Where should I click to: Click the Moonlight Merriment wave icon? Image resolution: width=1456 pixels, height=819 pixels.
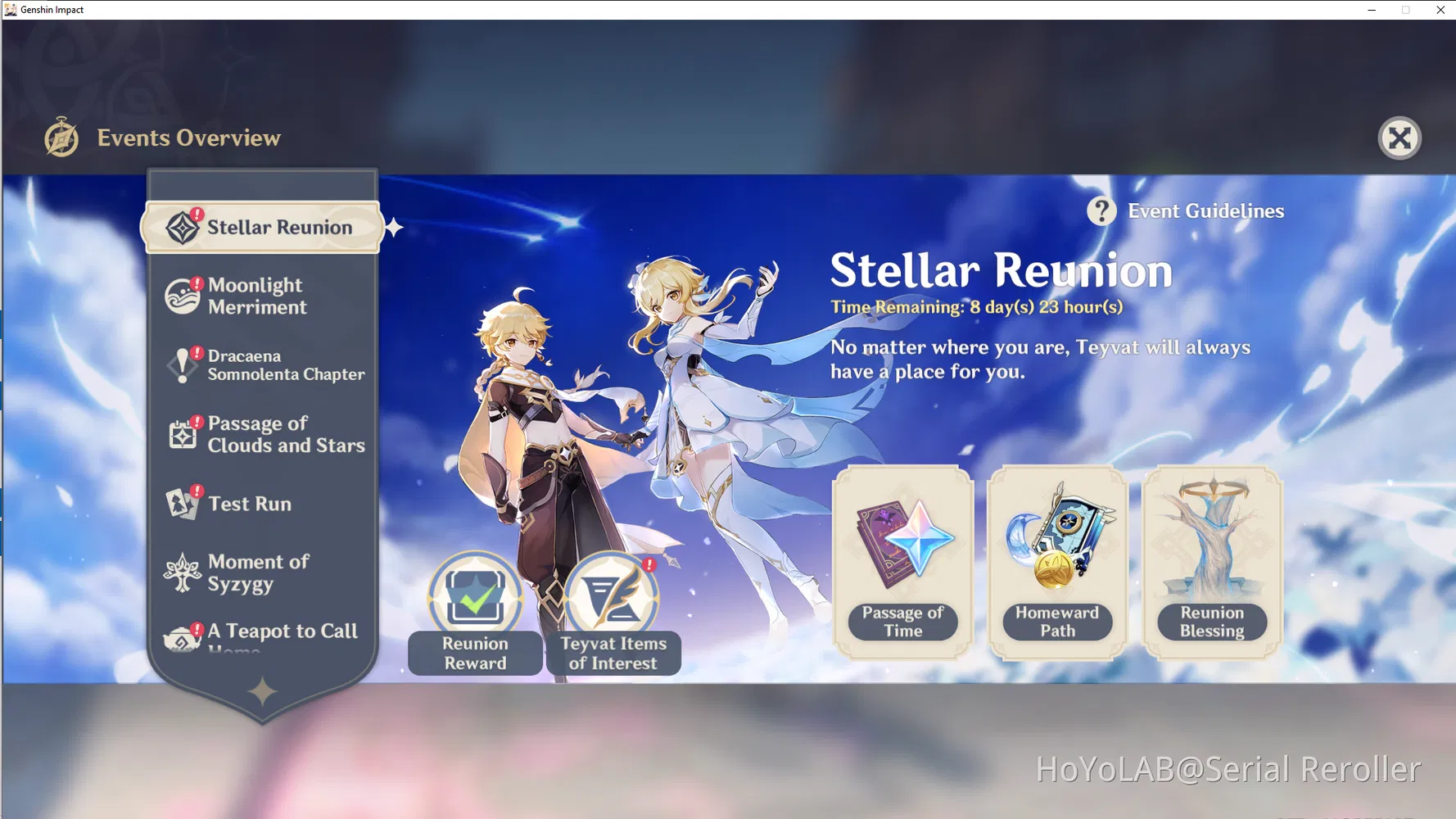click(x=182, y=295)
